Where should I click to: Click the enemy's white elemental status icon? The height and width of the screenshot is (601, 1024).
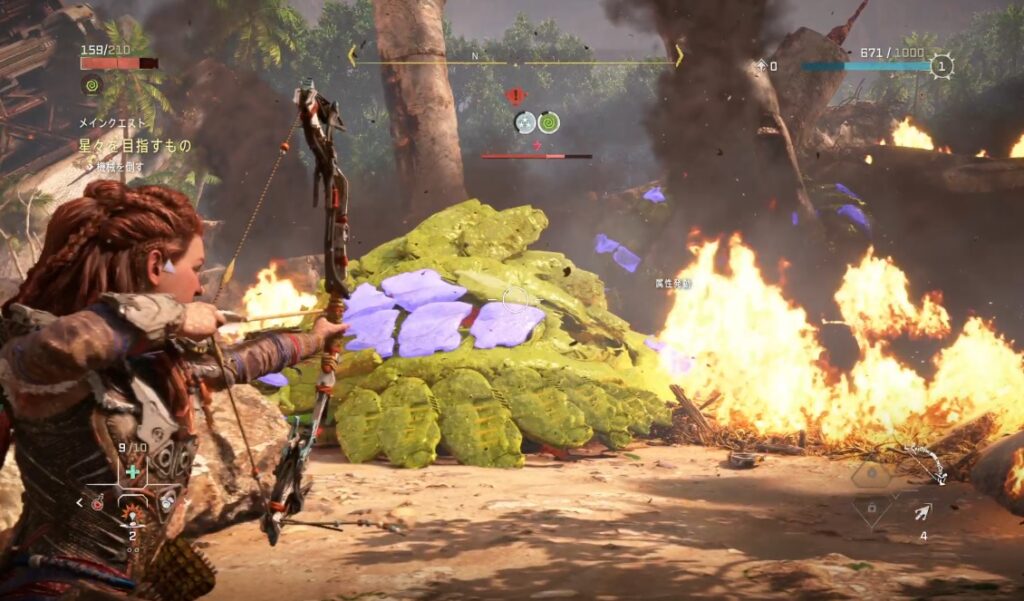click(525, 123)
